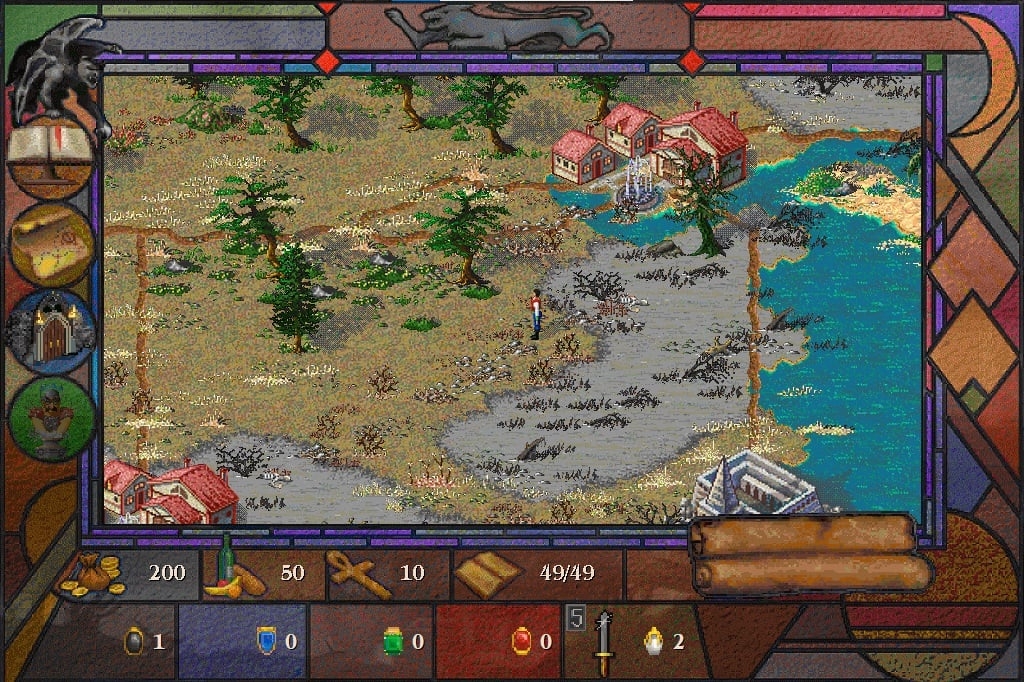Image resolution: width=1024 pixels, height=682 pixels.
Task: Select the white lantern item slot
Action: point(654,640)
